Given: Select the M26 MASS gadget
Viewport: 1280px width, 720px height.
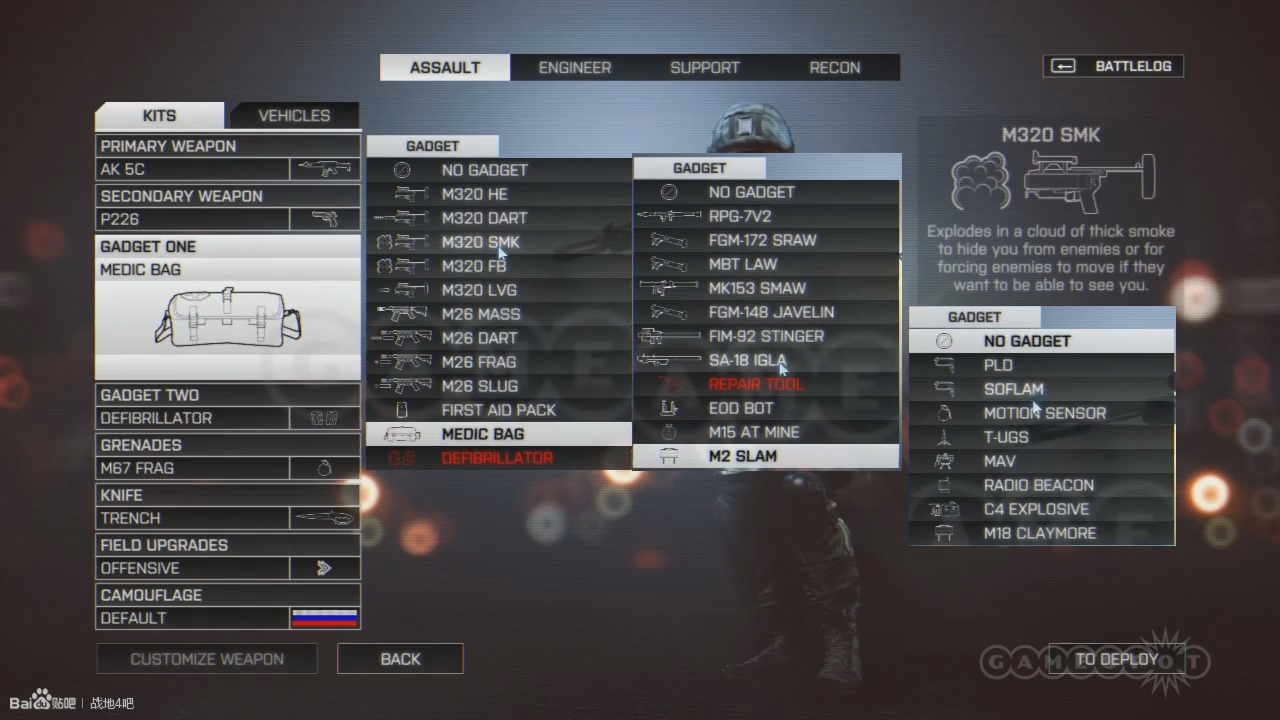Looking at the screenshot, I should tap(480, 314).
